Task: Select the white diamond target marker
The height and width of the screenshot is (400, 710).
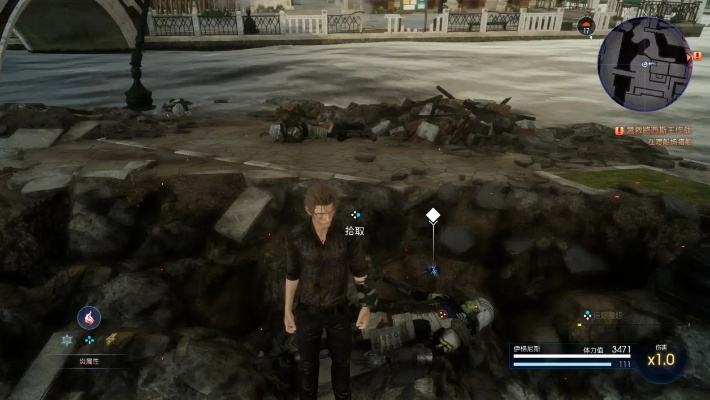Action: coord(433,215)
